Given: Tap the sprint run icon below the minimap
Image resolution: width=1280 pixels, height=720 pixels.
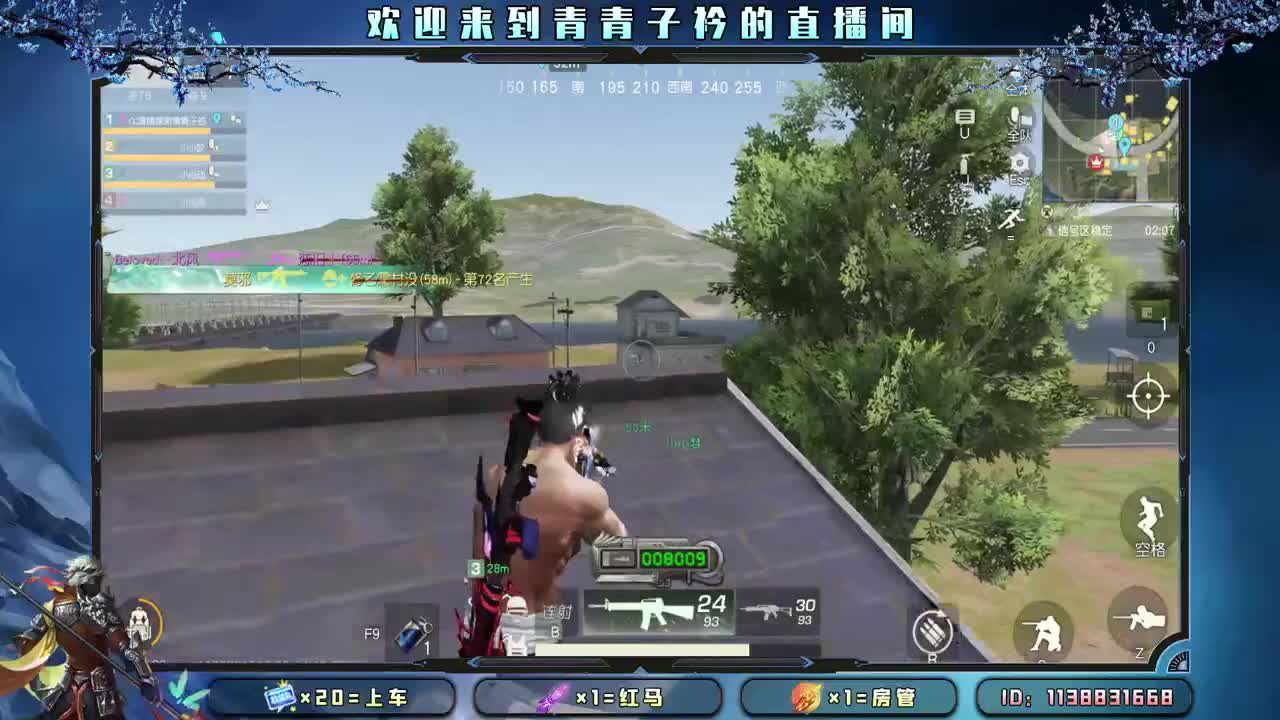Looking at the screenshot, I should pyautogui.click(x=1012, y=219).
